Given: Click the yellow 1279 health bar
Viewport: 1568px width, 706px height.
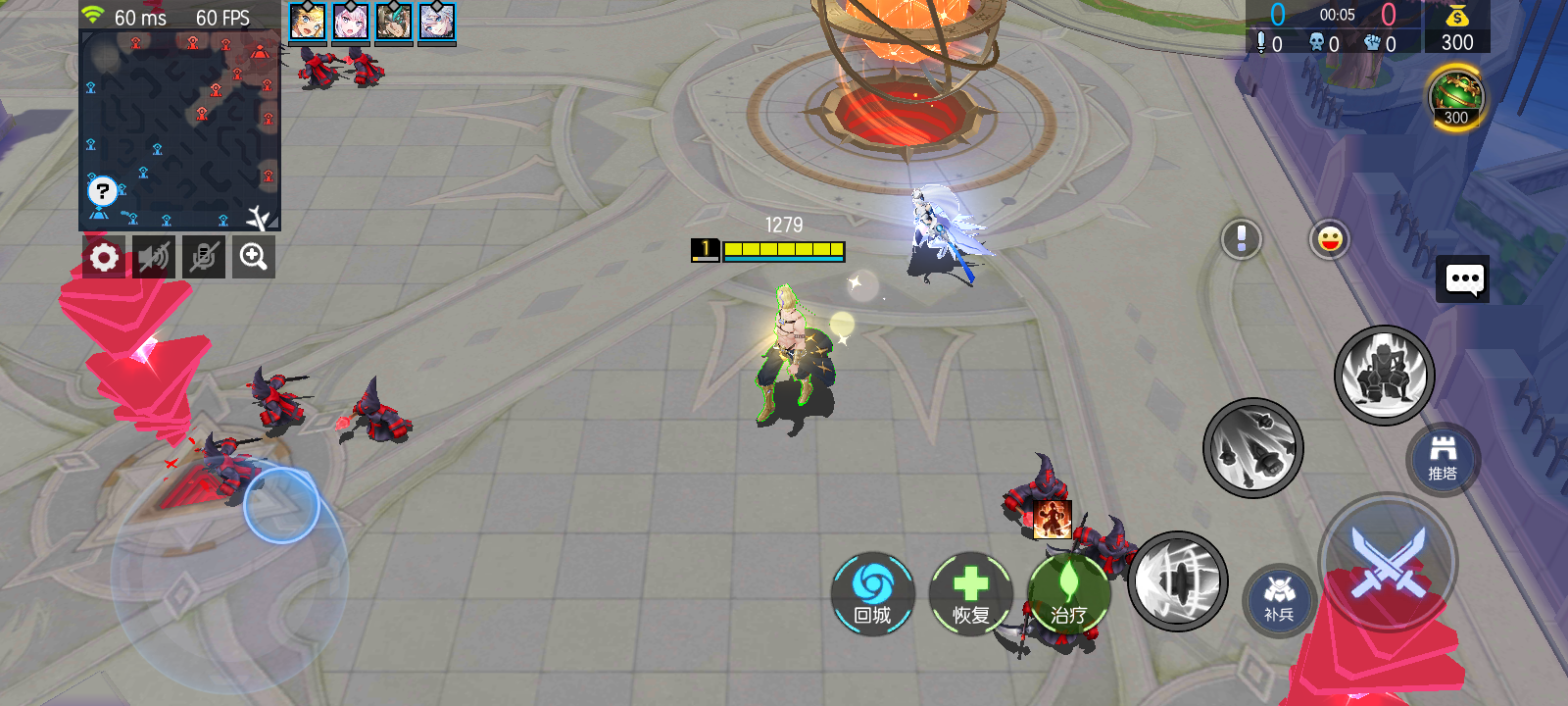Looking at the screenshot, I should (784, 249).
